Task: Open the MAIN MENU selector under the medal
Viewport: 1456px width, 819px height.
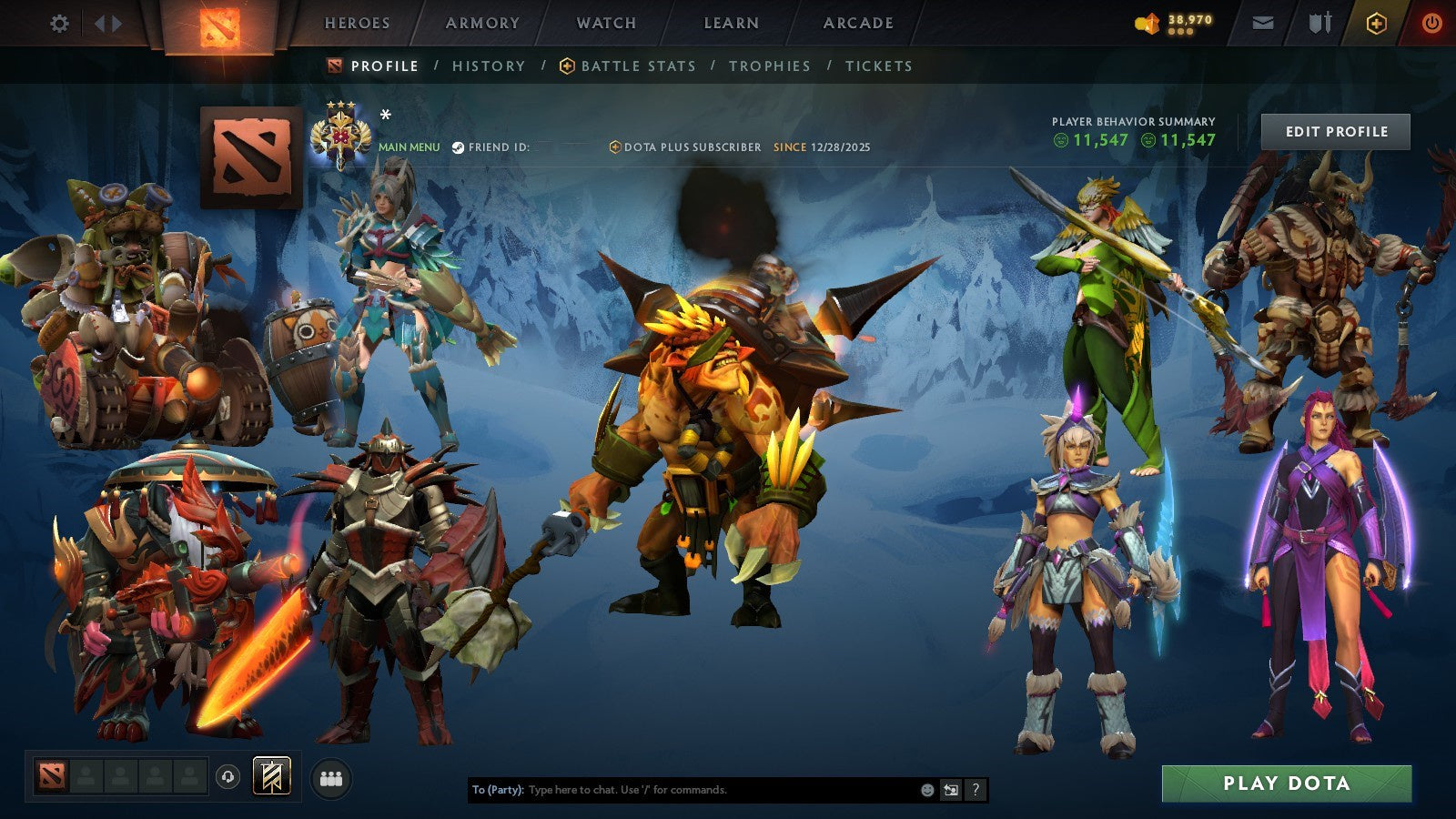Action: (409, 146)
